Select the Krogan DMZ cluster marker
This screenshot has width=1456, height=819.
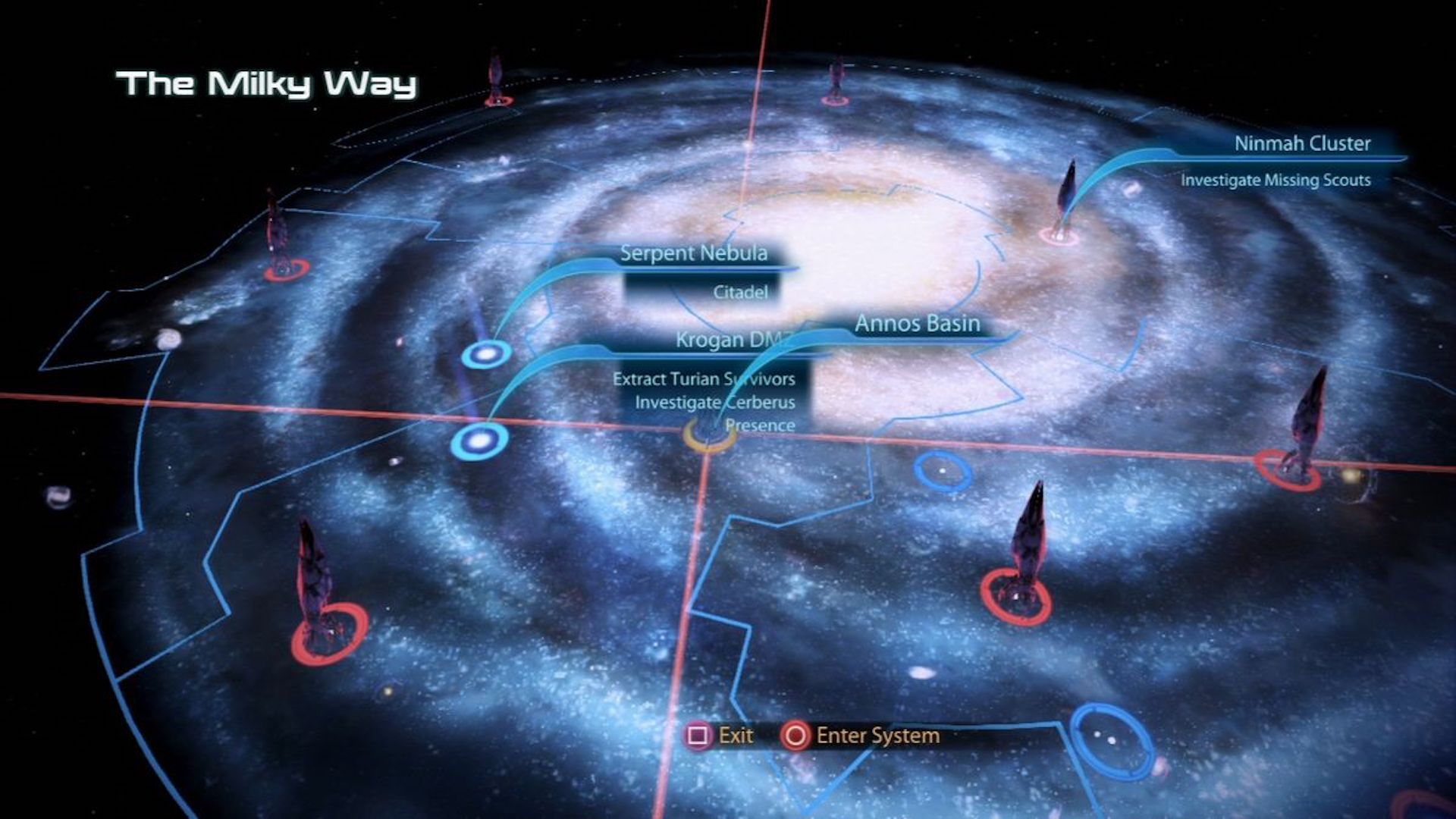point(479,438)
